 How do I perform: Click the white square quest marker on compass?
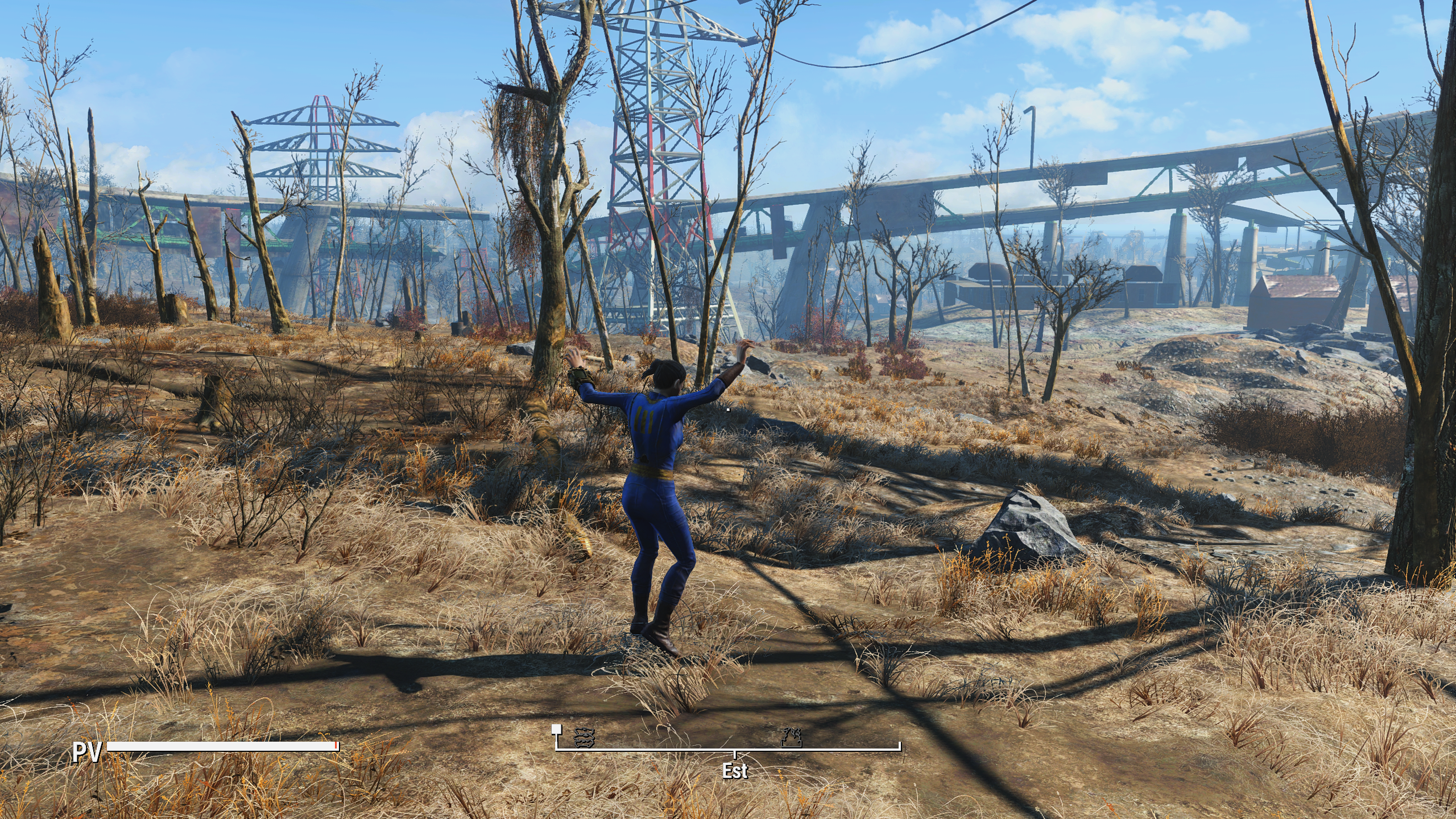click(556, 729)
